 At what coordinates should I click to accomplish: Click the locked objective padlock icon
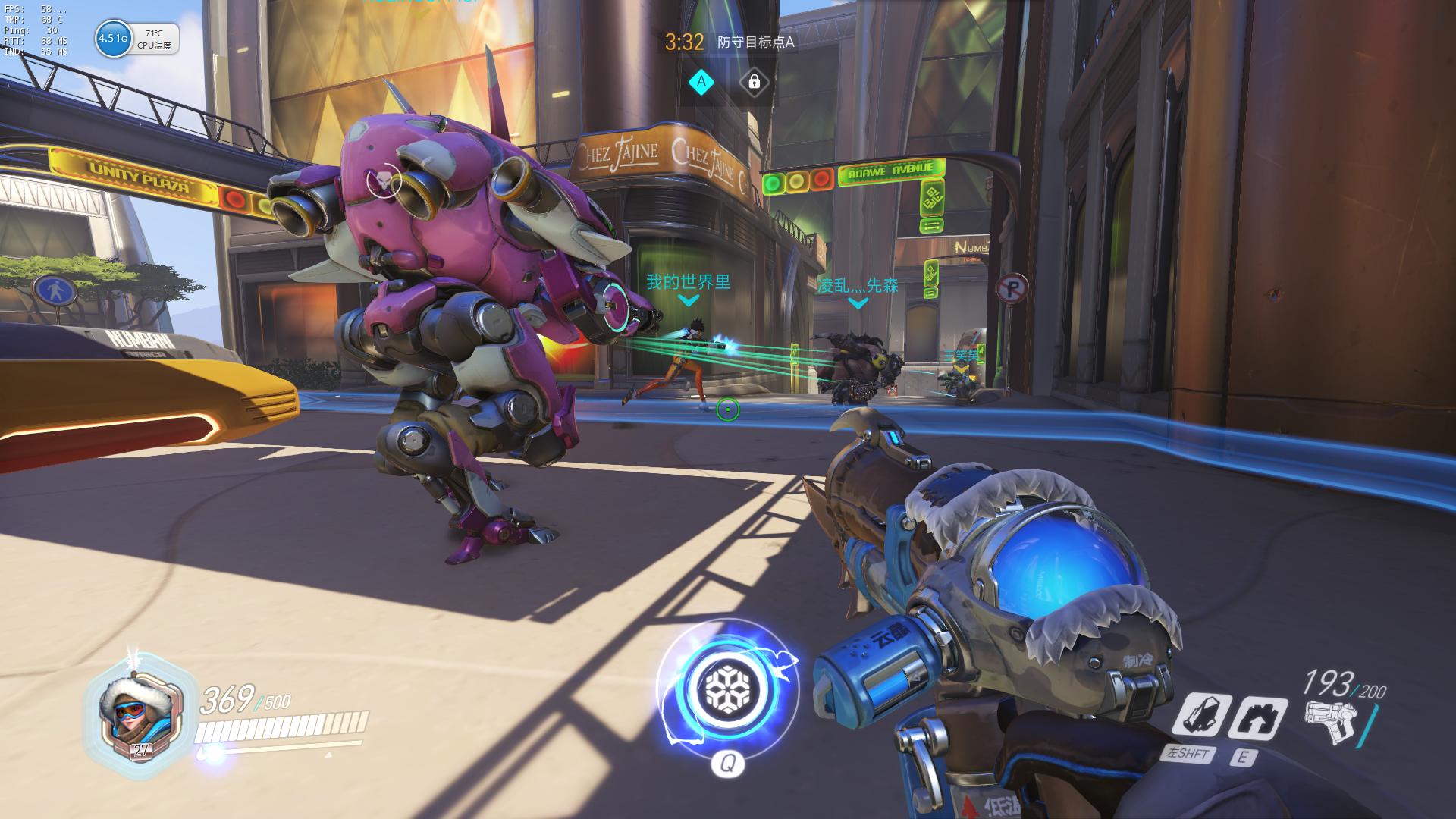(x=754, y=82)
